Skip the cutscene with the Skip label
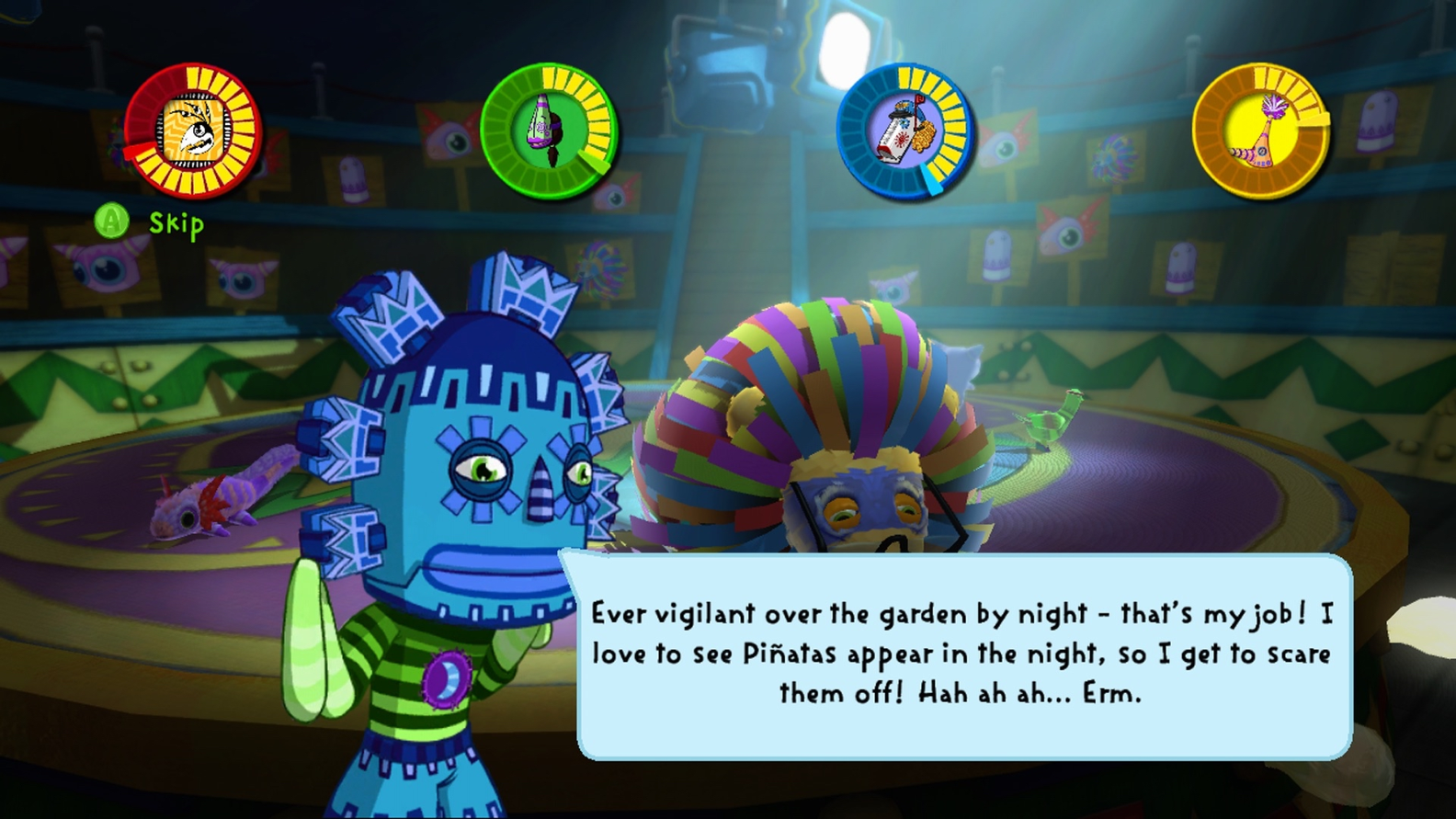The image size is (1456, 819). coord(176,223)
